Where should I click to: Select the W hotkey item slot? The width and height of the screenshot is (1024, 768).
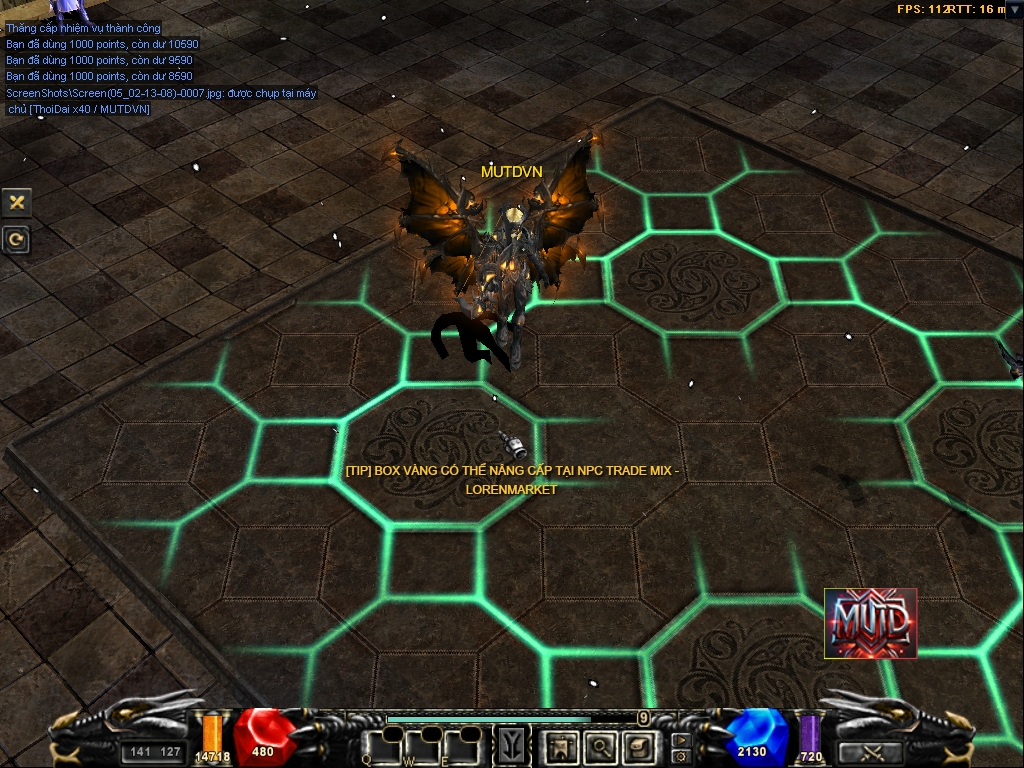pyautogui.click(x=422, y=746)
